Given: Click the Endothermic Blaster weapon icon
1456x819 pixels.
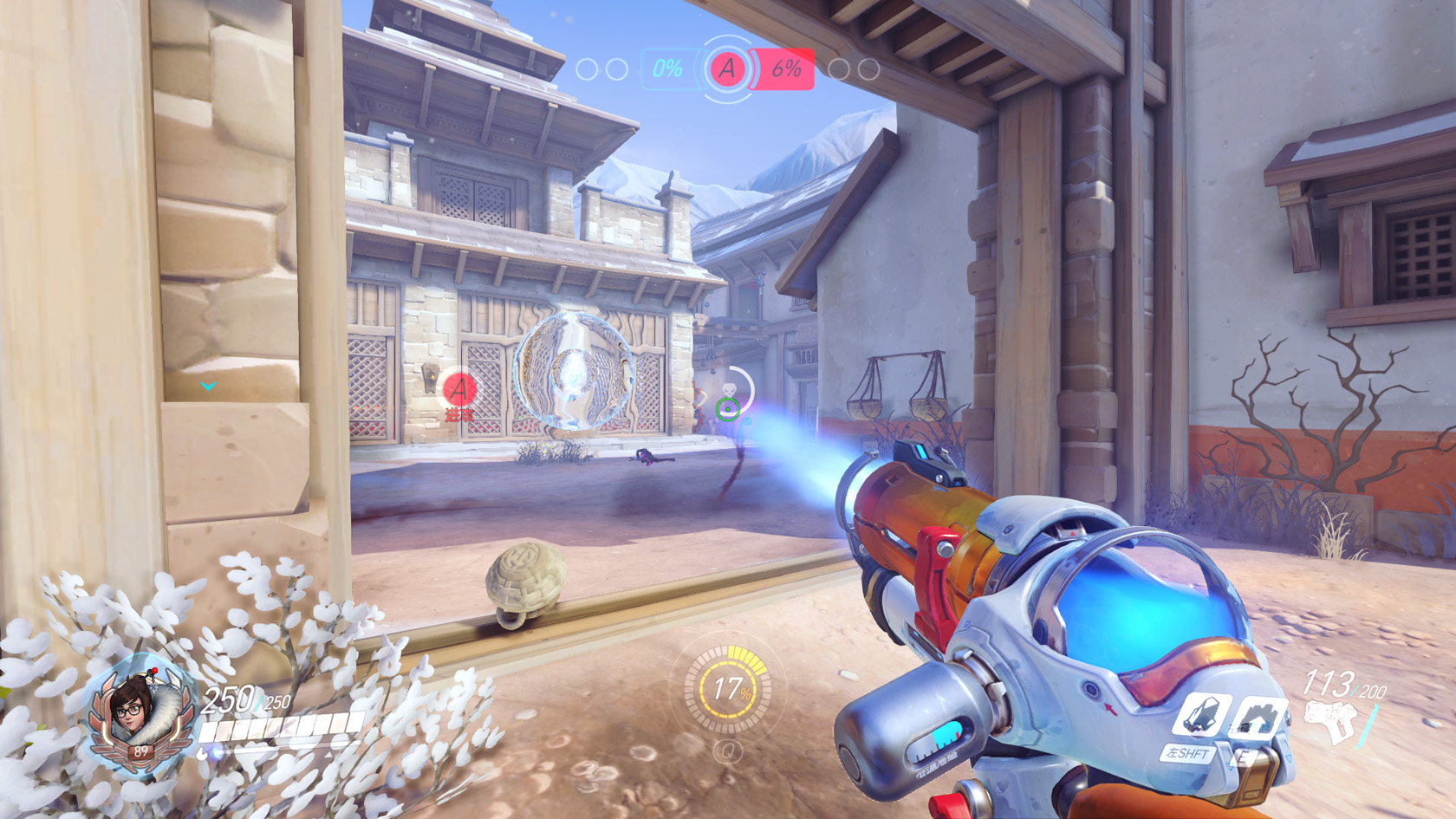Looking at the screenshot, I should [x=1331, y=723].
